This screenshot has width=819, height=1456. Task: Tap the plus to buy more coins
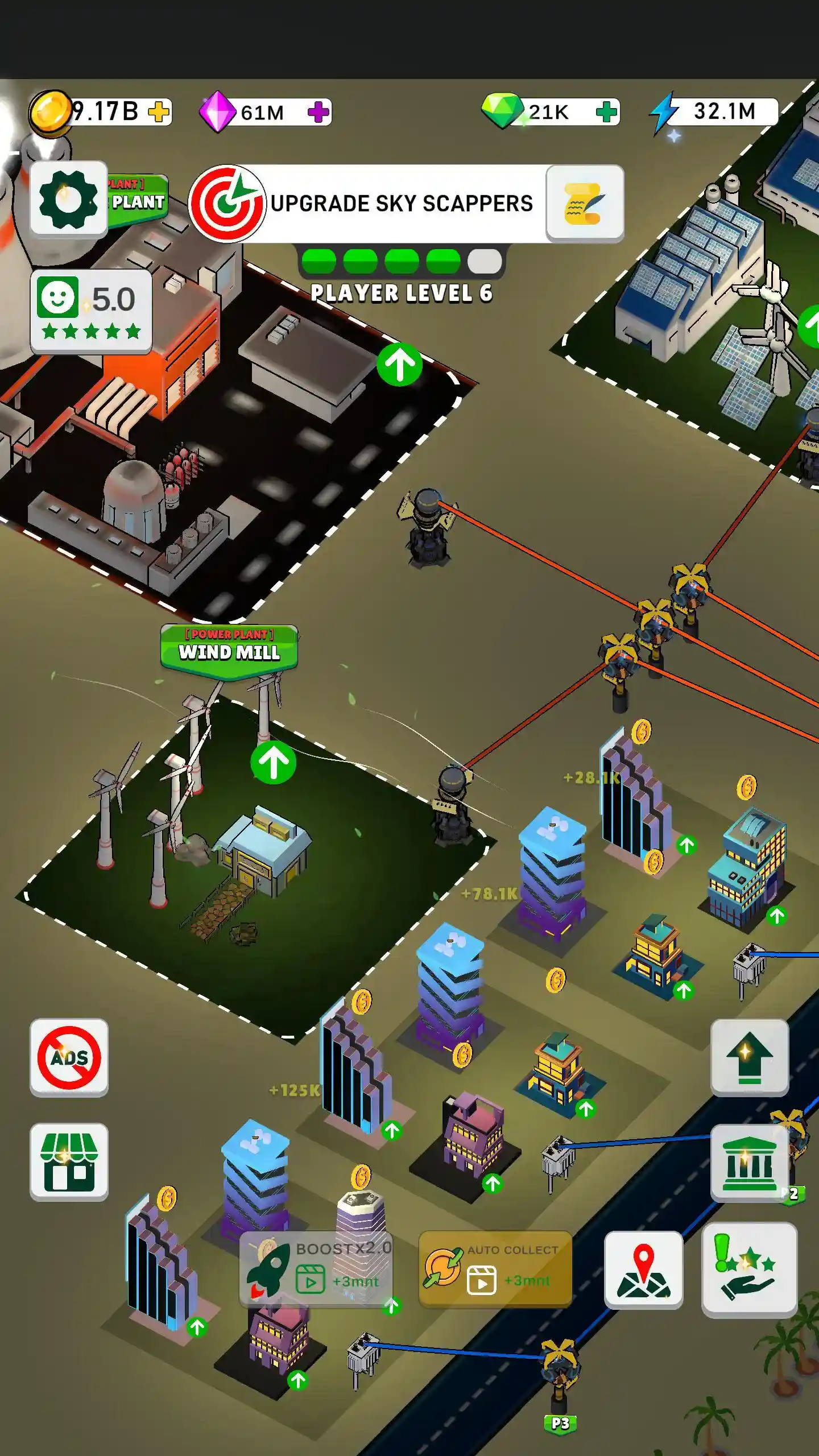pos(159,113)
